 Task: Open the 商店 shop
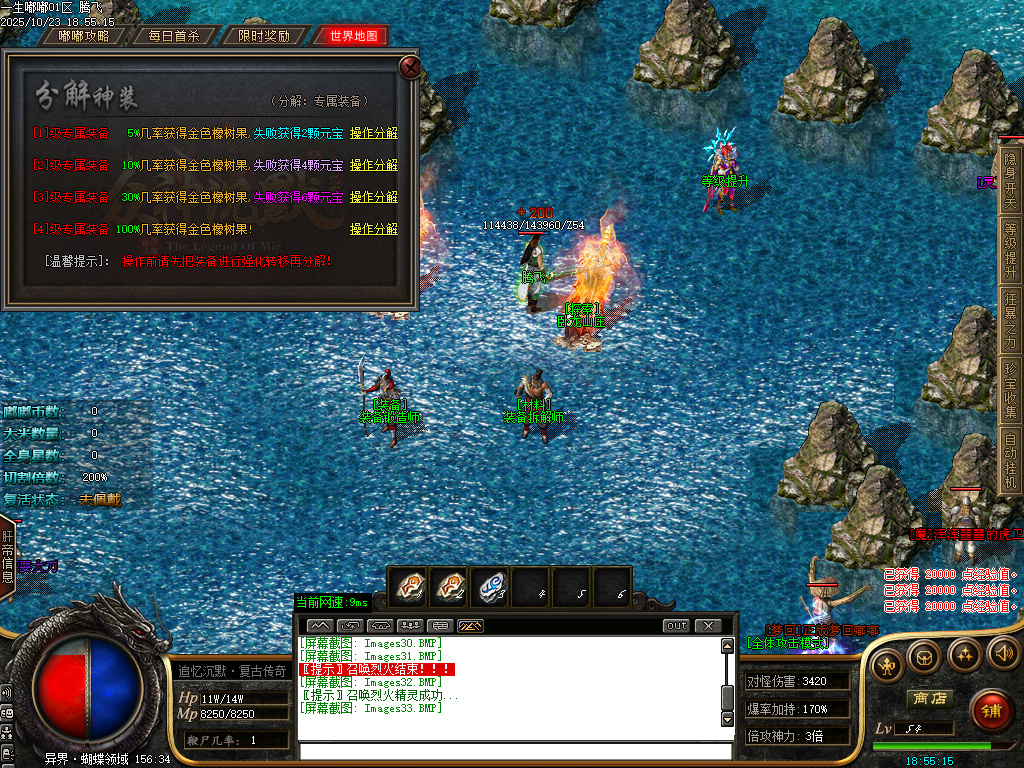pos(928,698)
